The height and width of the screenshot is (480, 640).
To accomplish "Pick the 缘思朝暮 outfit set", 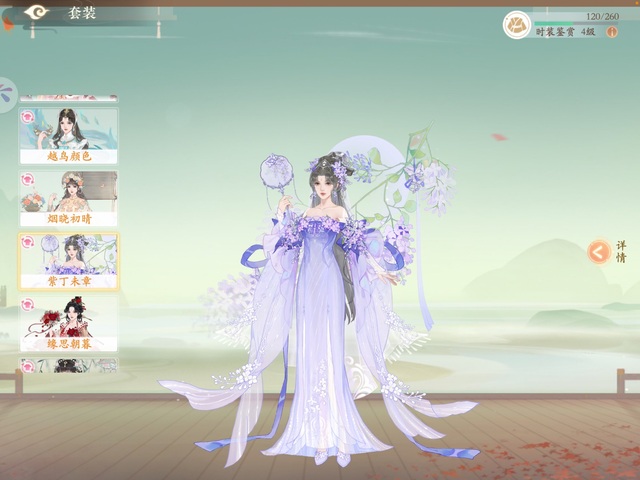I will (68, 324).
